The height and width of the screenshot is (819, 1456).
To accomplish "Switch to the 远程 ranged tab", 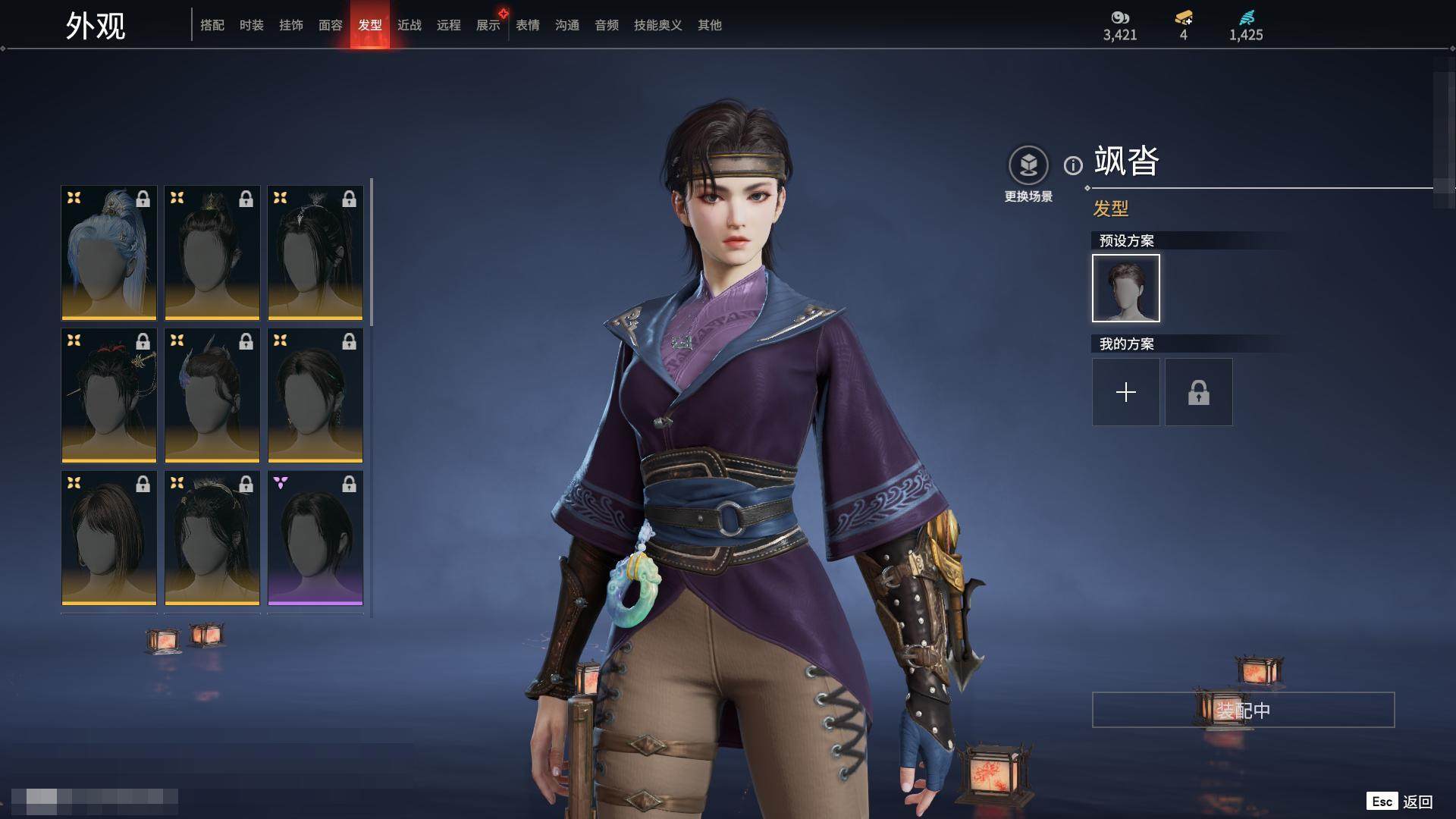I will (449, 25).
